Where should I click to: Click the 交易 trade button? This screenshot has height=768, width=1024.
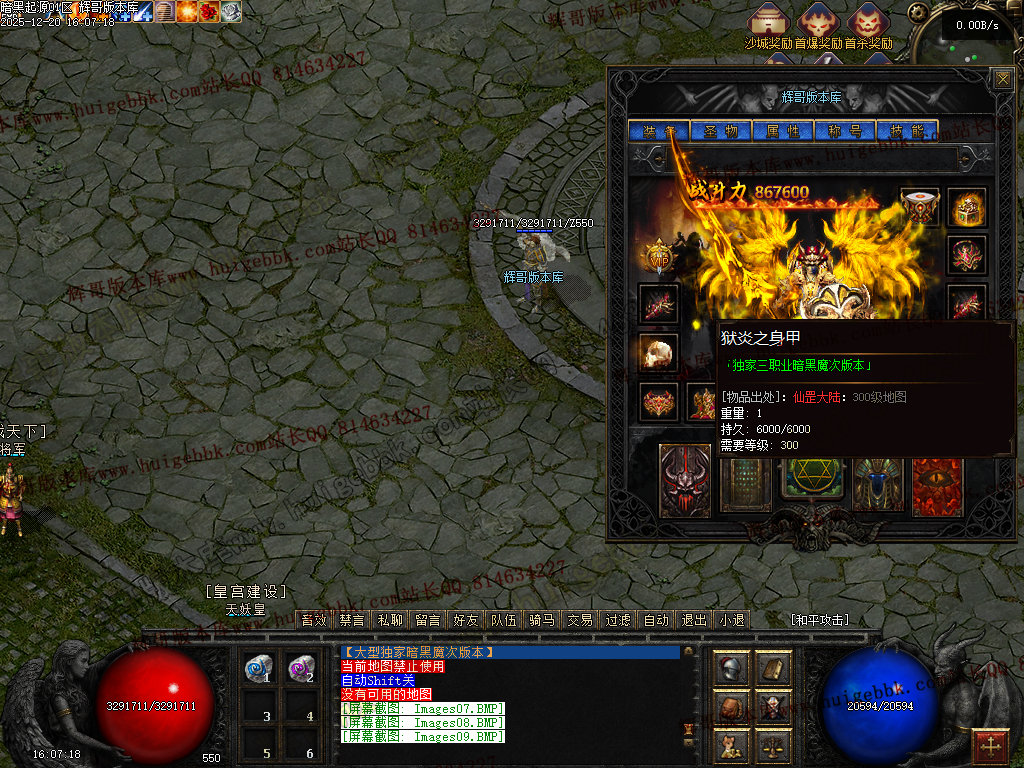tap(580, 620)
